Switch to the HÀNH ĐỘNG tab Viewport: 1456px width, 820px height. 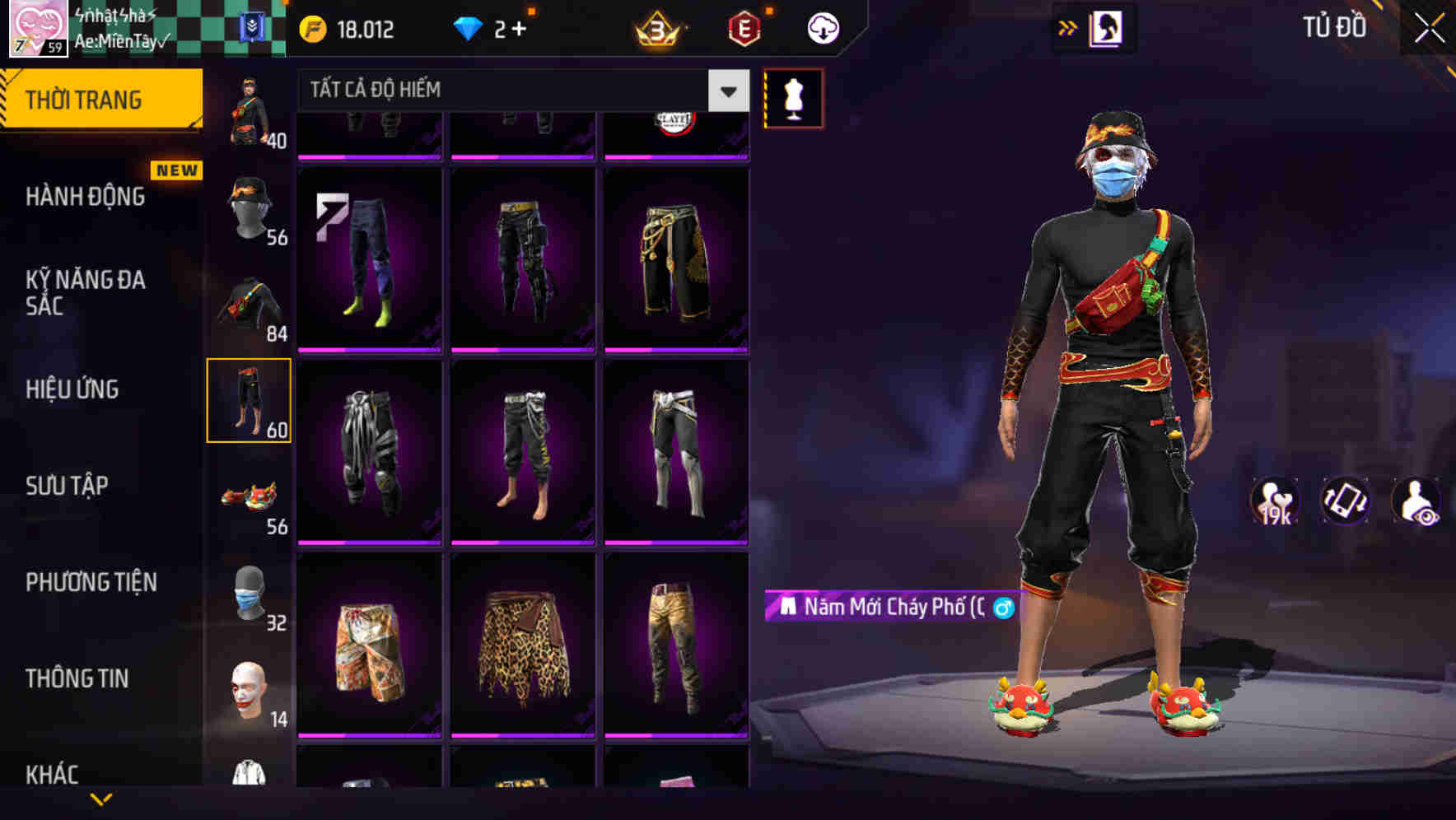86,197
